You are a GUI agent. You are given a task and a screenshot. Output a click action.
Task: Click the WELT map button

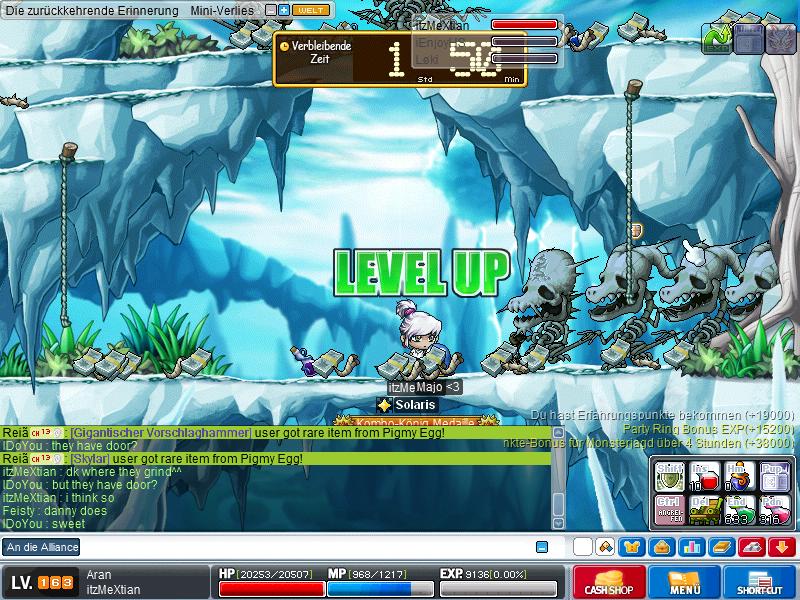click(x=311, y=10)
